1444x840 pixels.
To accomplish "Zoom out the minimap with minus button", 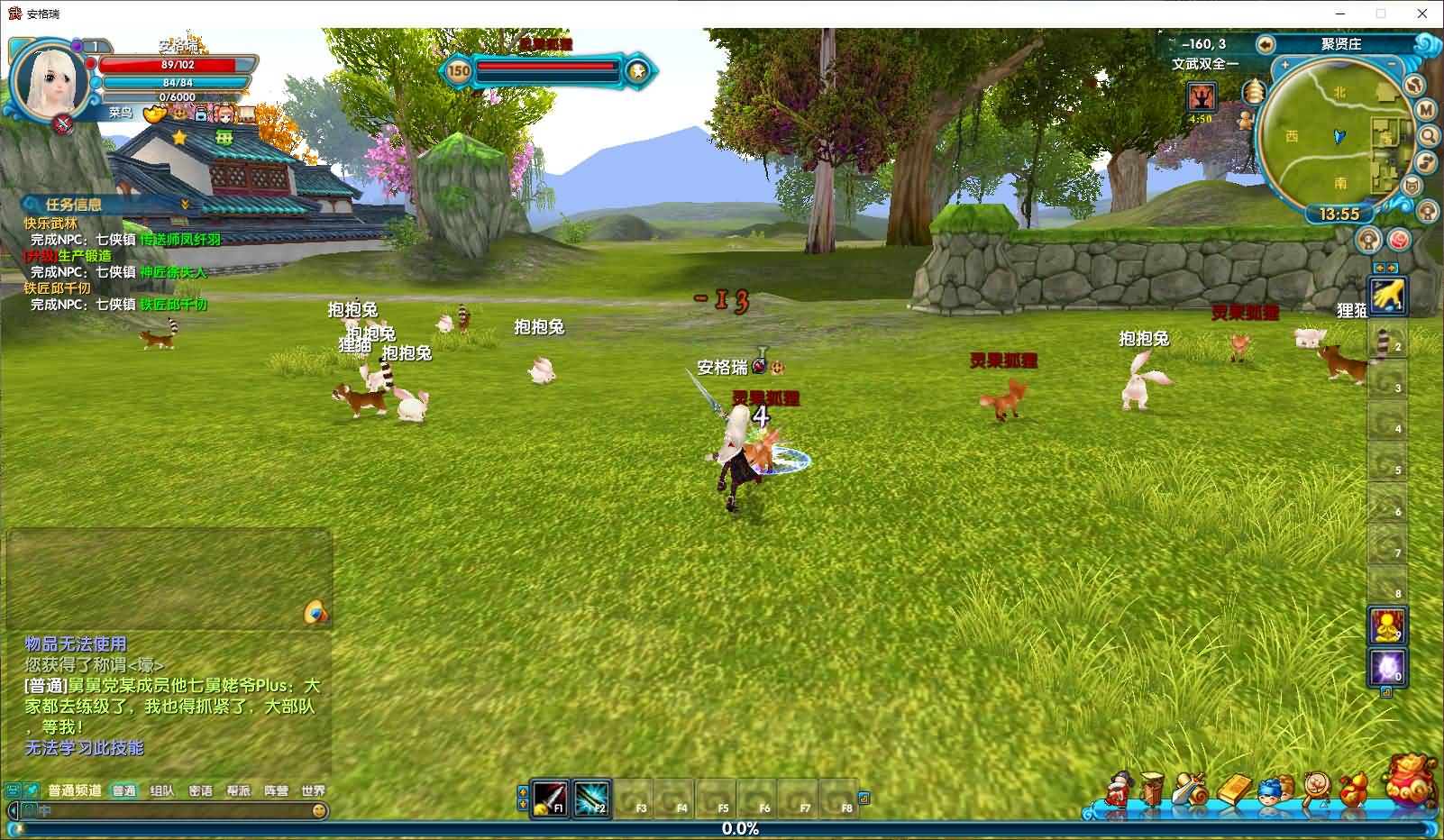I will [x=1394, y=66].
